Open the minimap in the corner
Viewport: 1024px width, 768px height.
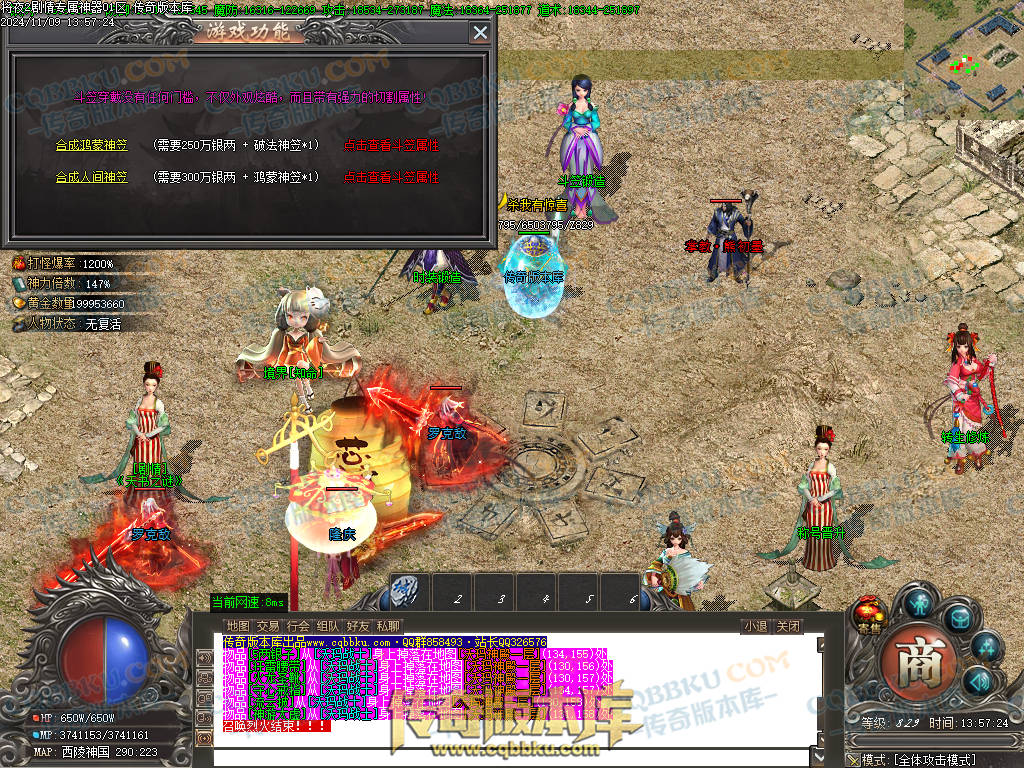pyautogui.click(x=963, y=60)
